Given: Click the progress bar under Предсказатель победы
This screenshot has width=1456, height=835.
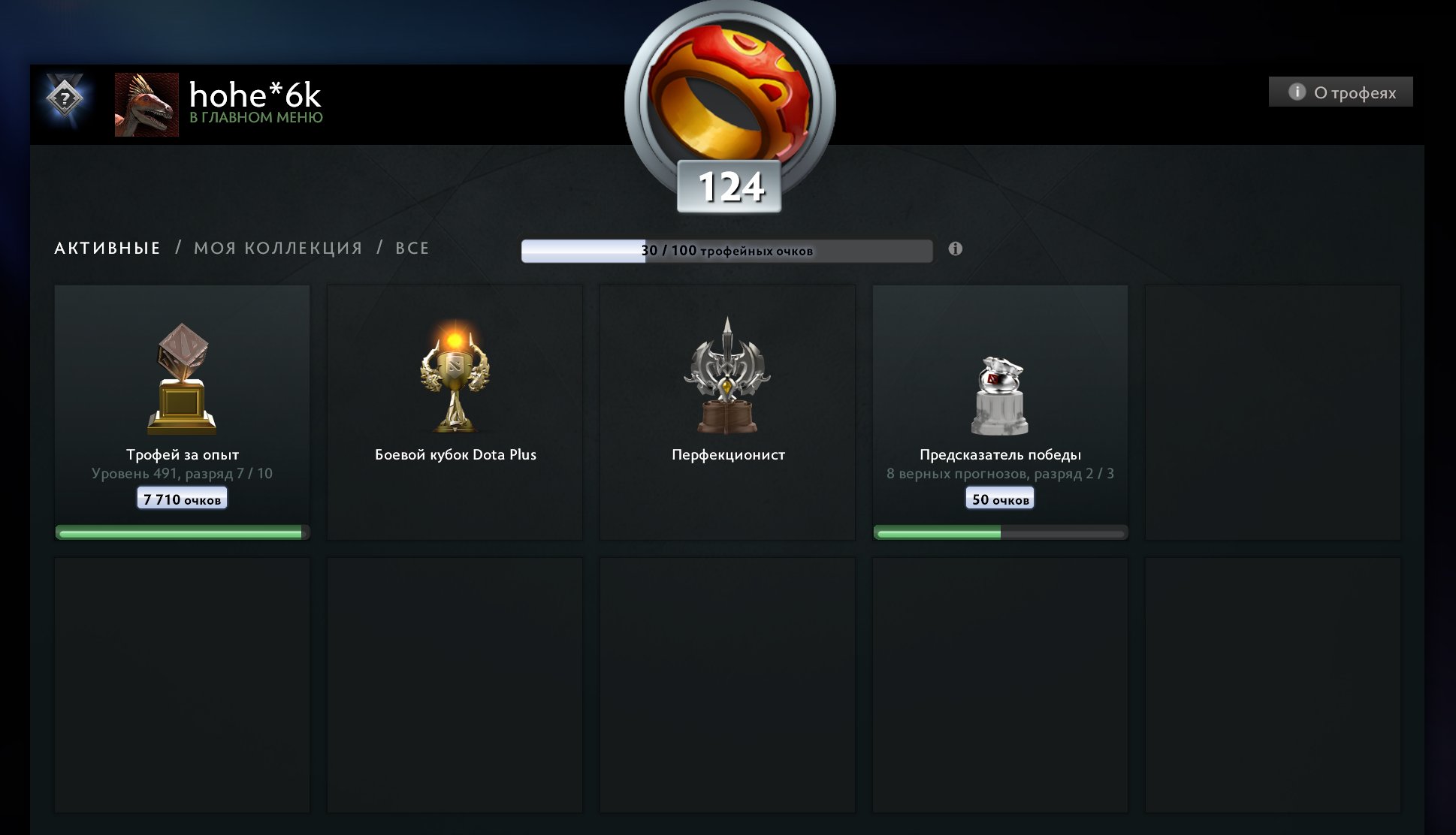Looking at the screenshot, I should (x=1000, y=532).
